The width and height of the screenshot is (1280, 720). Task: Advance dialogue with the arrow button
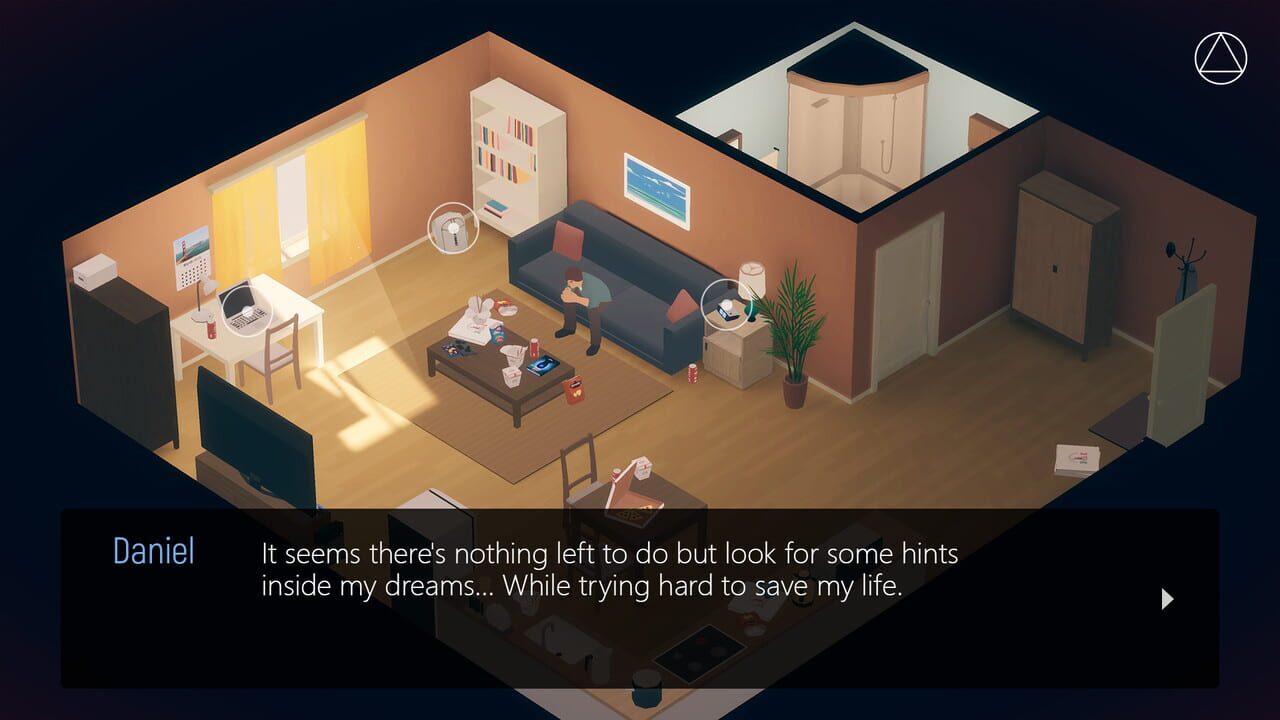tap(1166, 599)
